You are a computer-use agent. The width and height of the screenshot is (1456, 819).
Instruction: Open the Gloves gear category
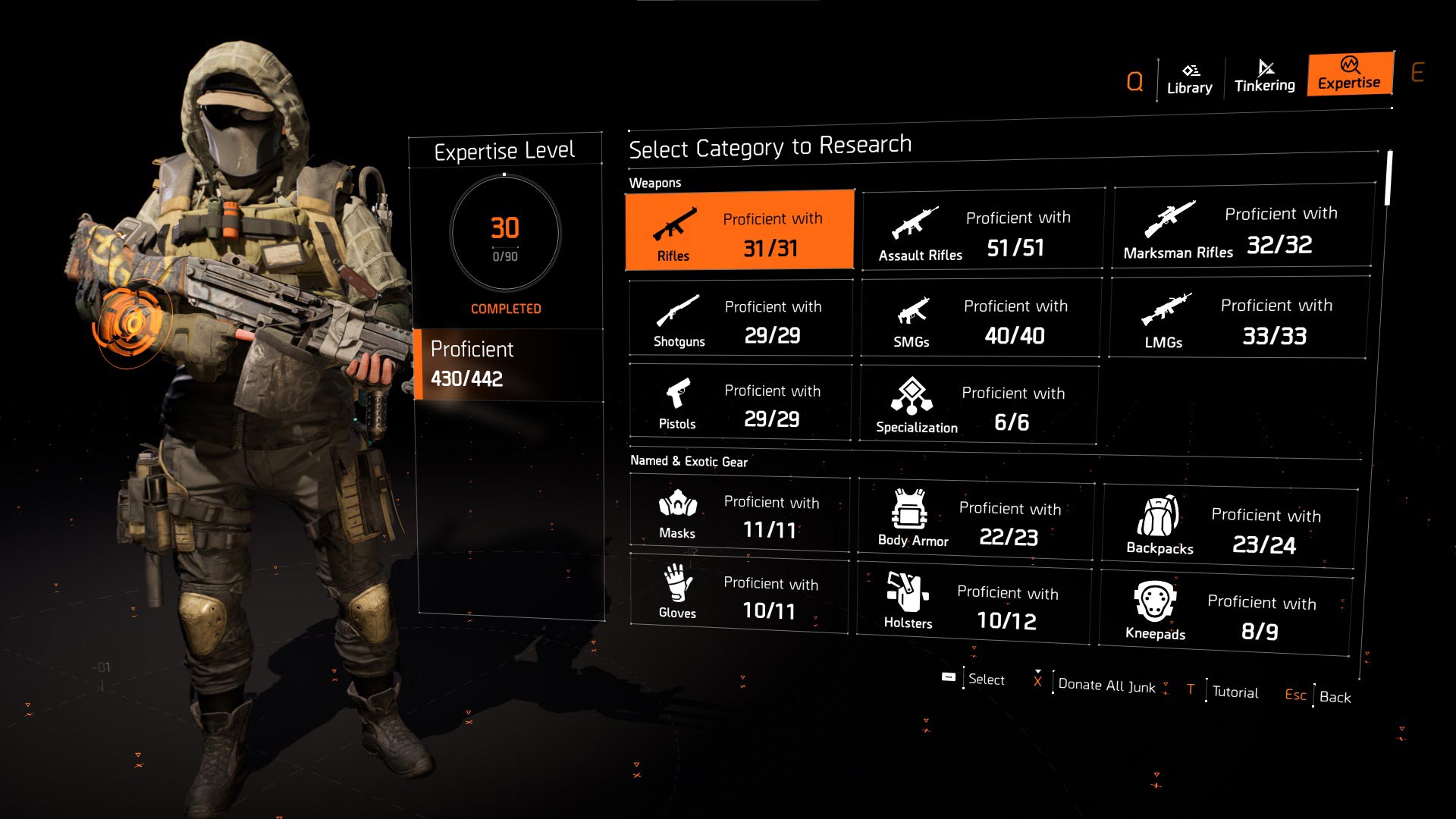click(x=739, y=595)
